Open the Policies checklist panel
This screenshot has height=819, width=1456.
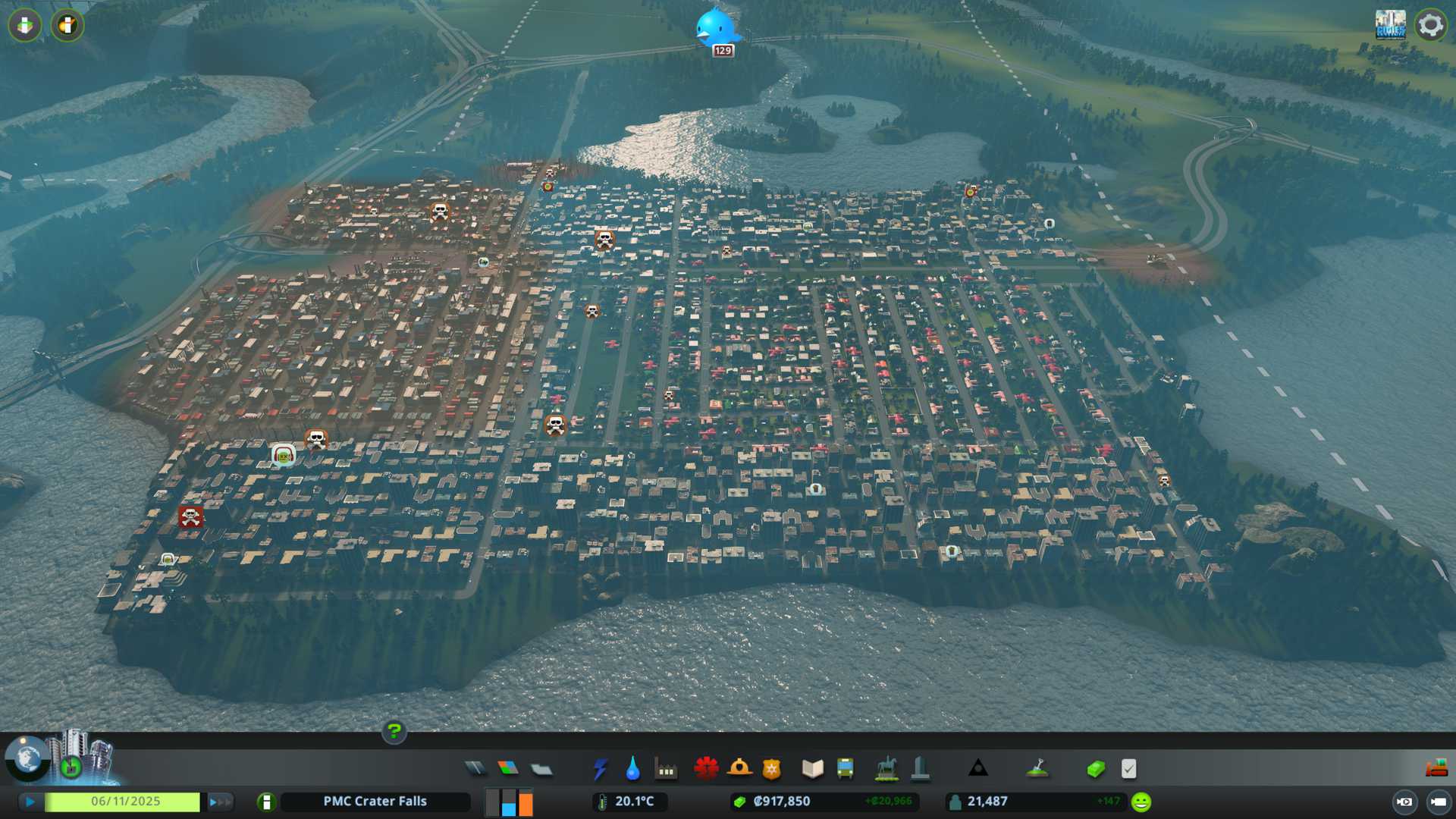click(x=1128, y=769)
